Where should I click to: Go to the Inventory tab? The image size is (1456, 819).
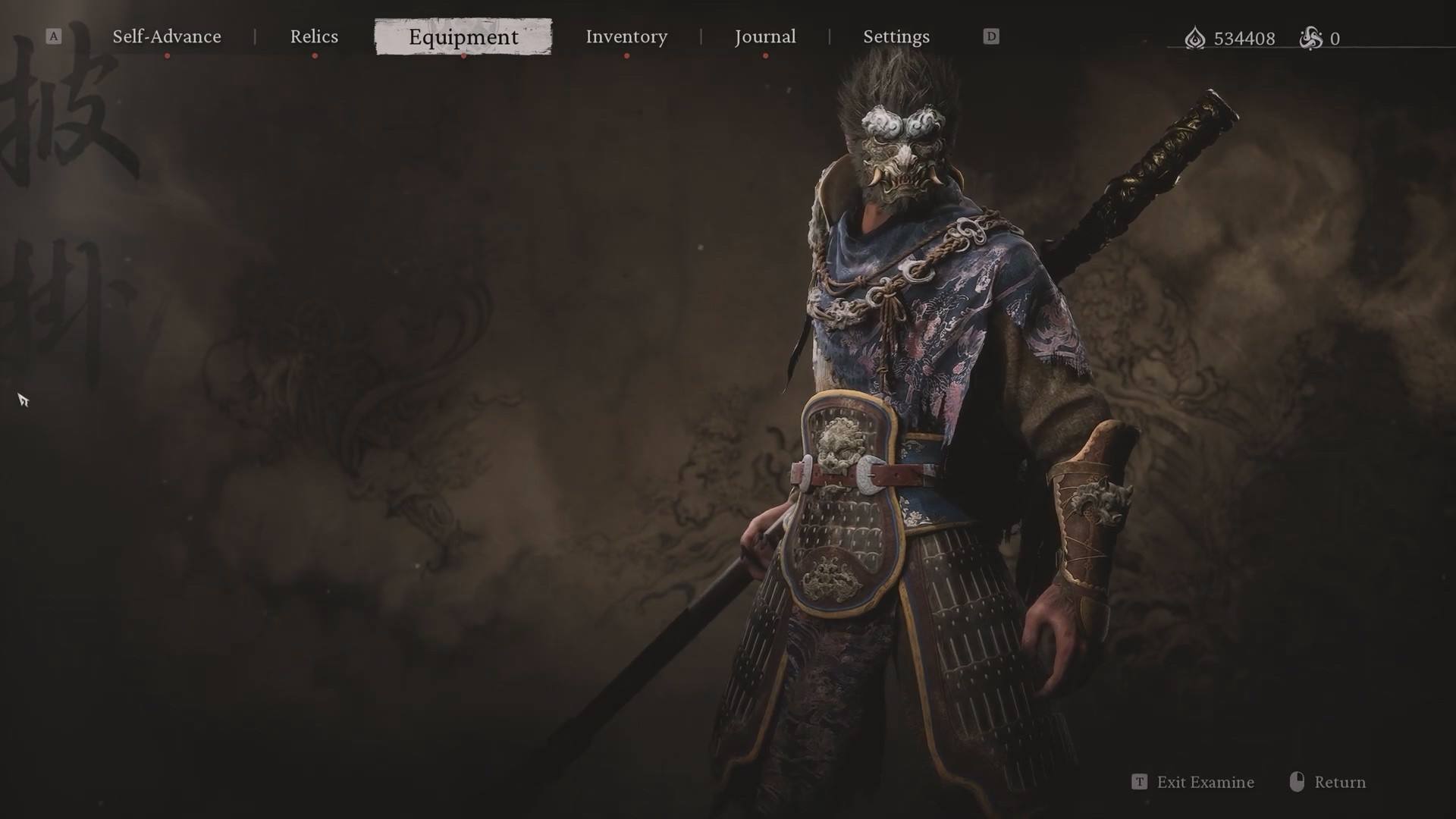click(x=626, y=36)
